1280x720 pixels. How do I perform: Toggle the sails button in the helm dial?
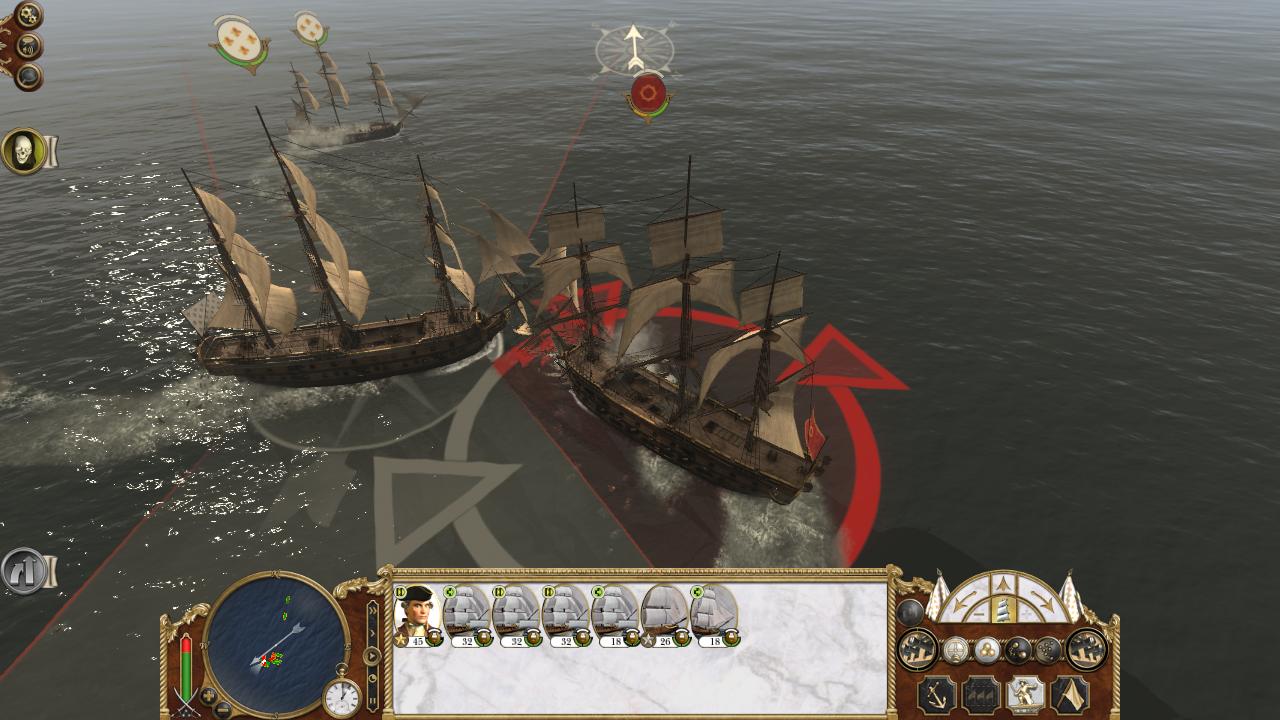tap(1002, 610)
